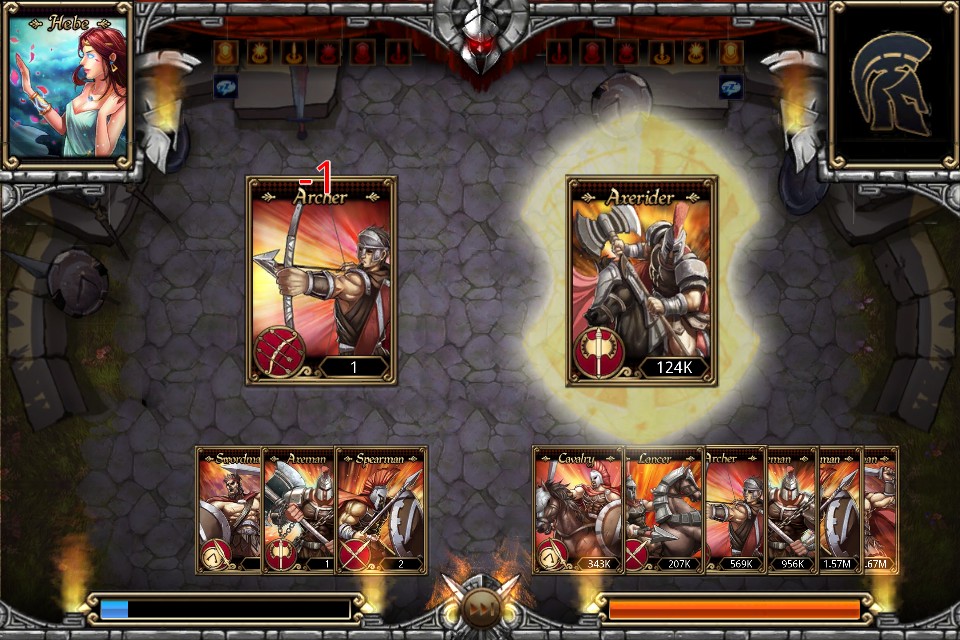
Task: Inspect the enemy helmet portrait
Action: tap(891, 83)
